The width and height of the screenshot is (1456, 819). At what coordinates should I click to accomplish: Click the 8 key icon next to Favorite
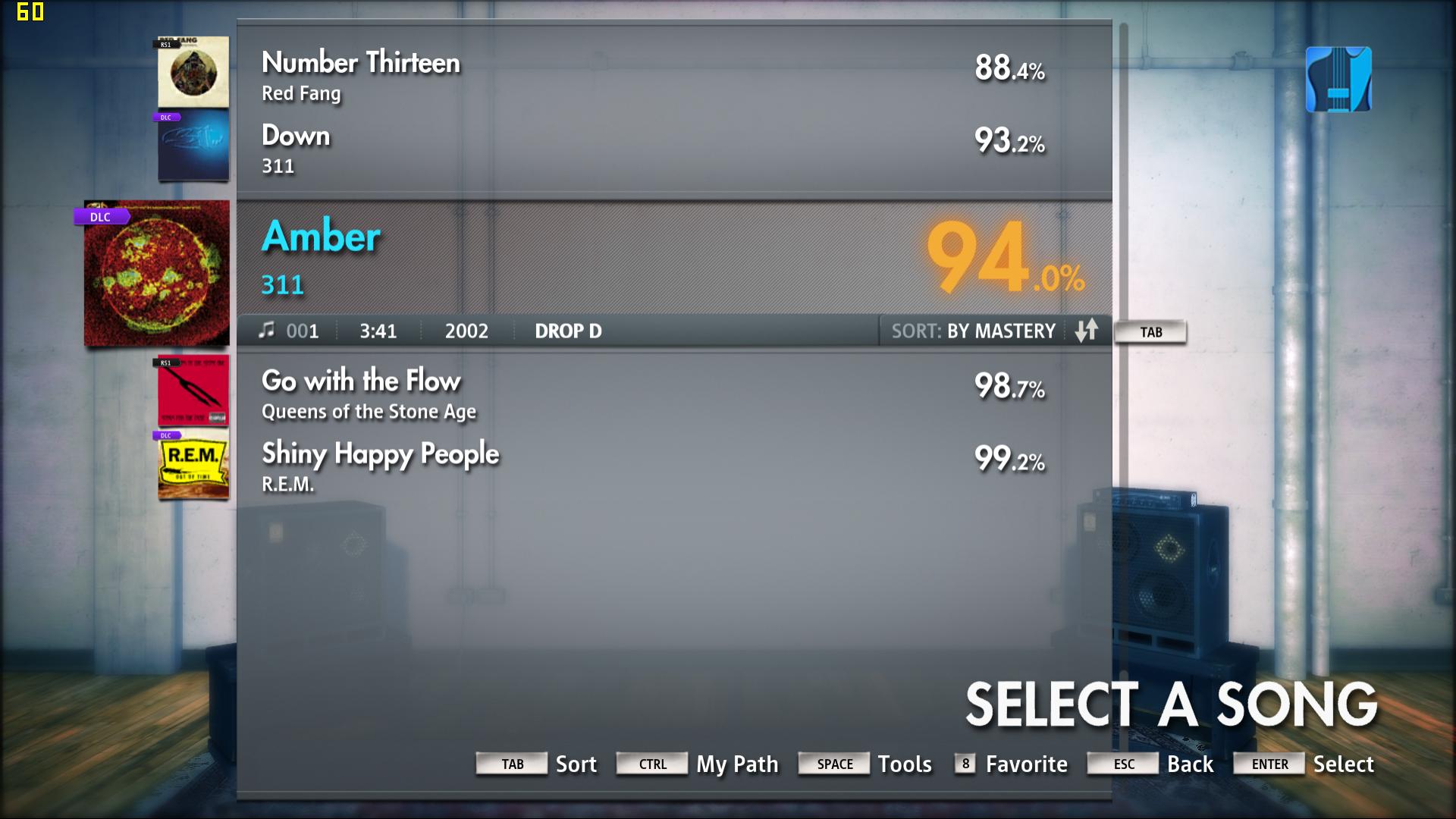tap(965, 764)
